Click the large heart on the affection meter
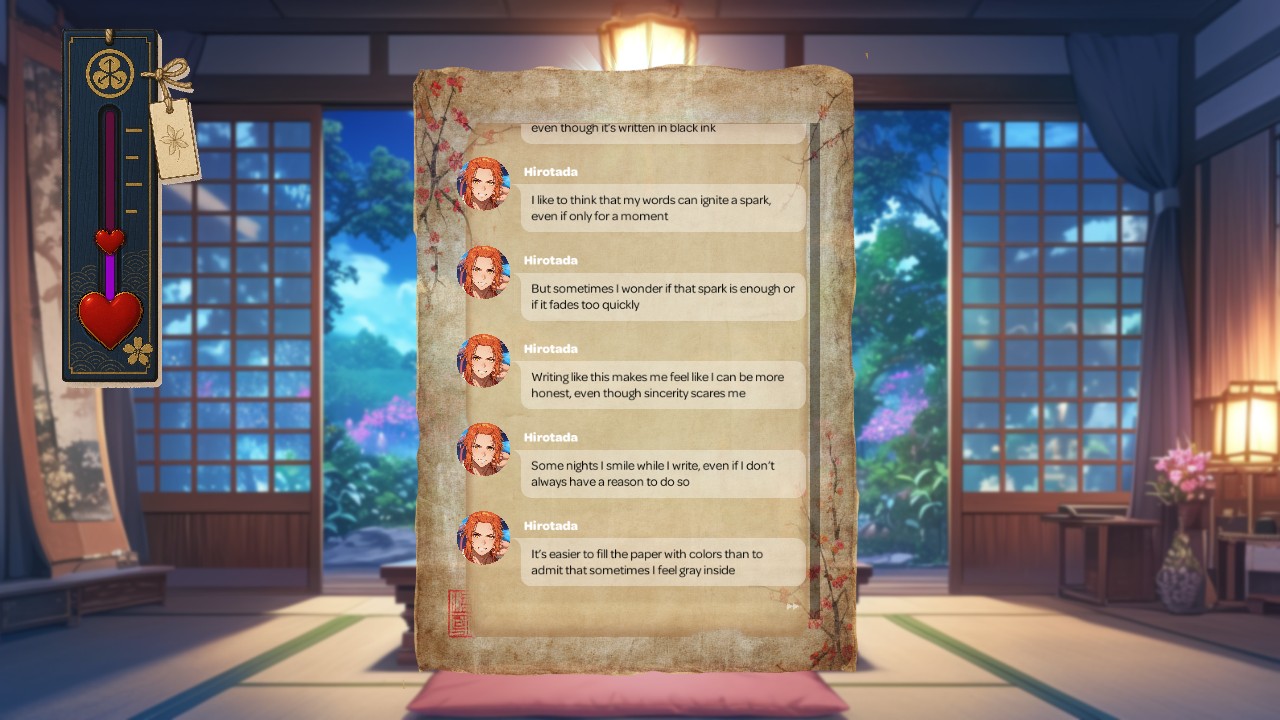The height and width of the screenshot is (720, 1280). tap(112, 315)
